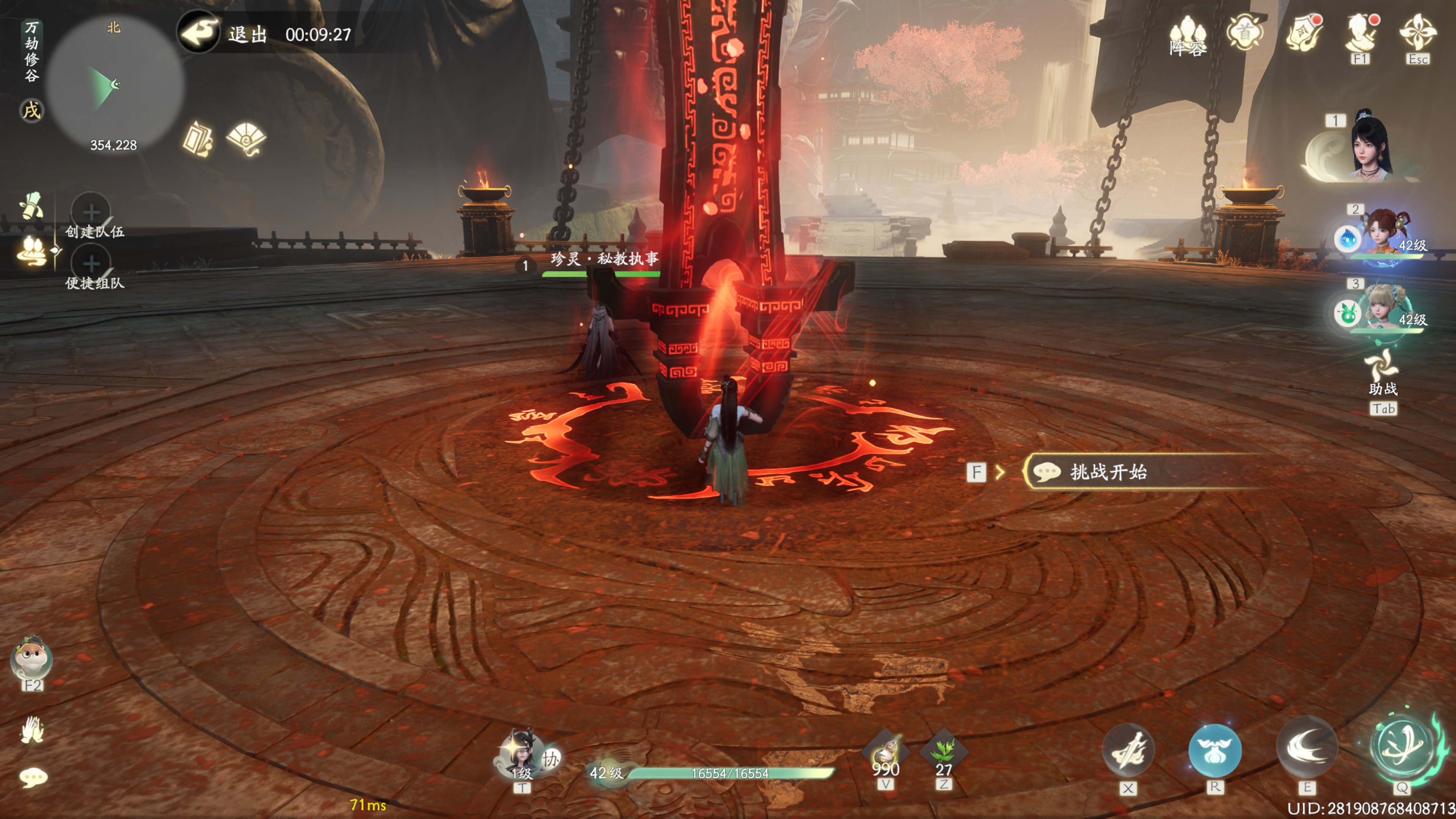Unleash the green ultimate skill

point(1402,746)
